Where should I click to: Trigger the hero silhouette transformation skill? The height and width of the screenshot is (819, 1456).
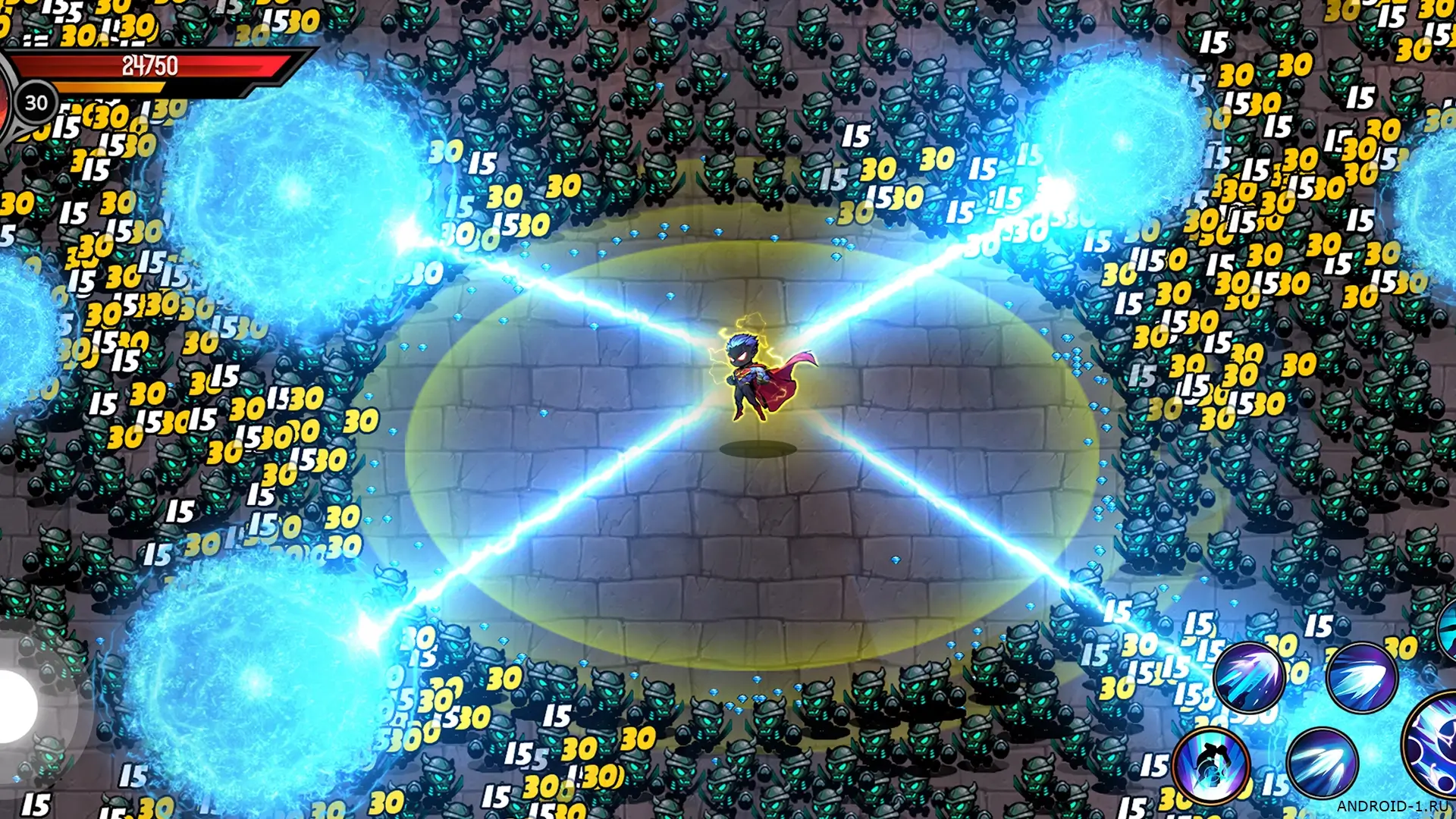[1211, 764]
